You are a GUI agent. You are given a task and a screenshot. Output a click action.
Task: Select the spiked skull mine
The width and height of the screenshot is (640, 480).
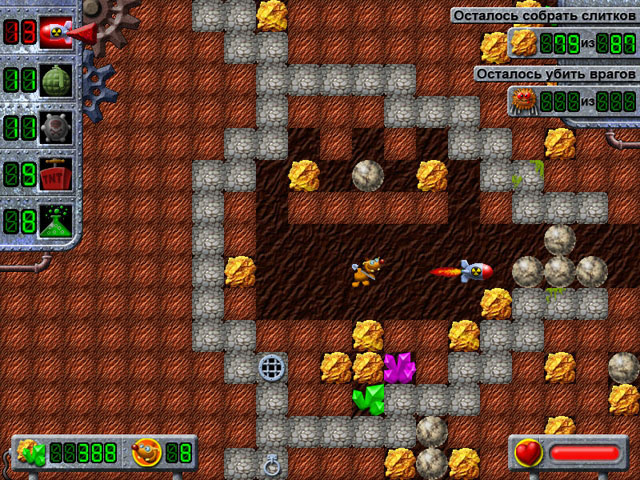(x=56, y=128)
